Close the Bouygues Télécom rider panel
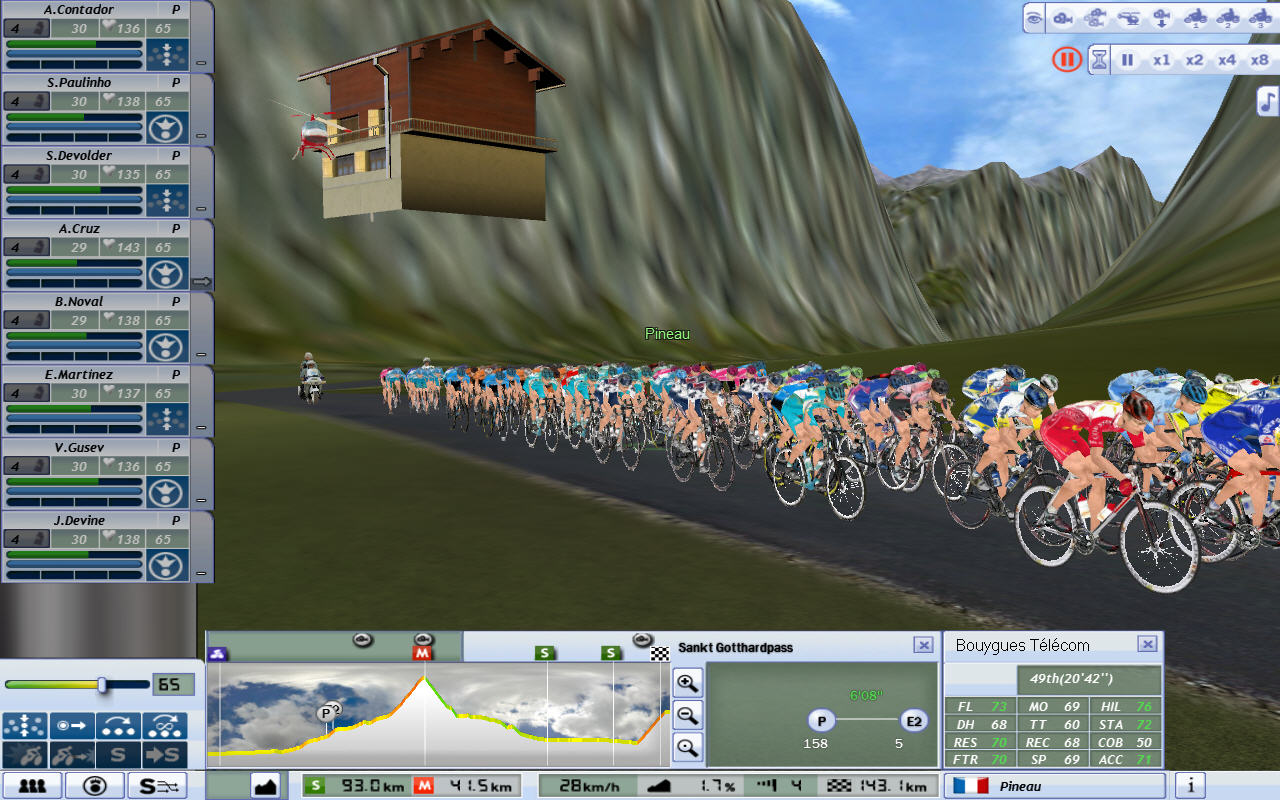The width and height of the screenshot is (1280, 800). pyautogui.click(x=1147, y=645)
